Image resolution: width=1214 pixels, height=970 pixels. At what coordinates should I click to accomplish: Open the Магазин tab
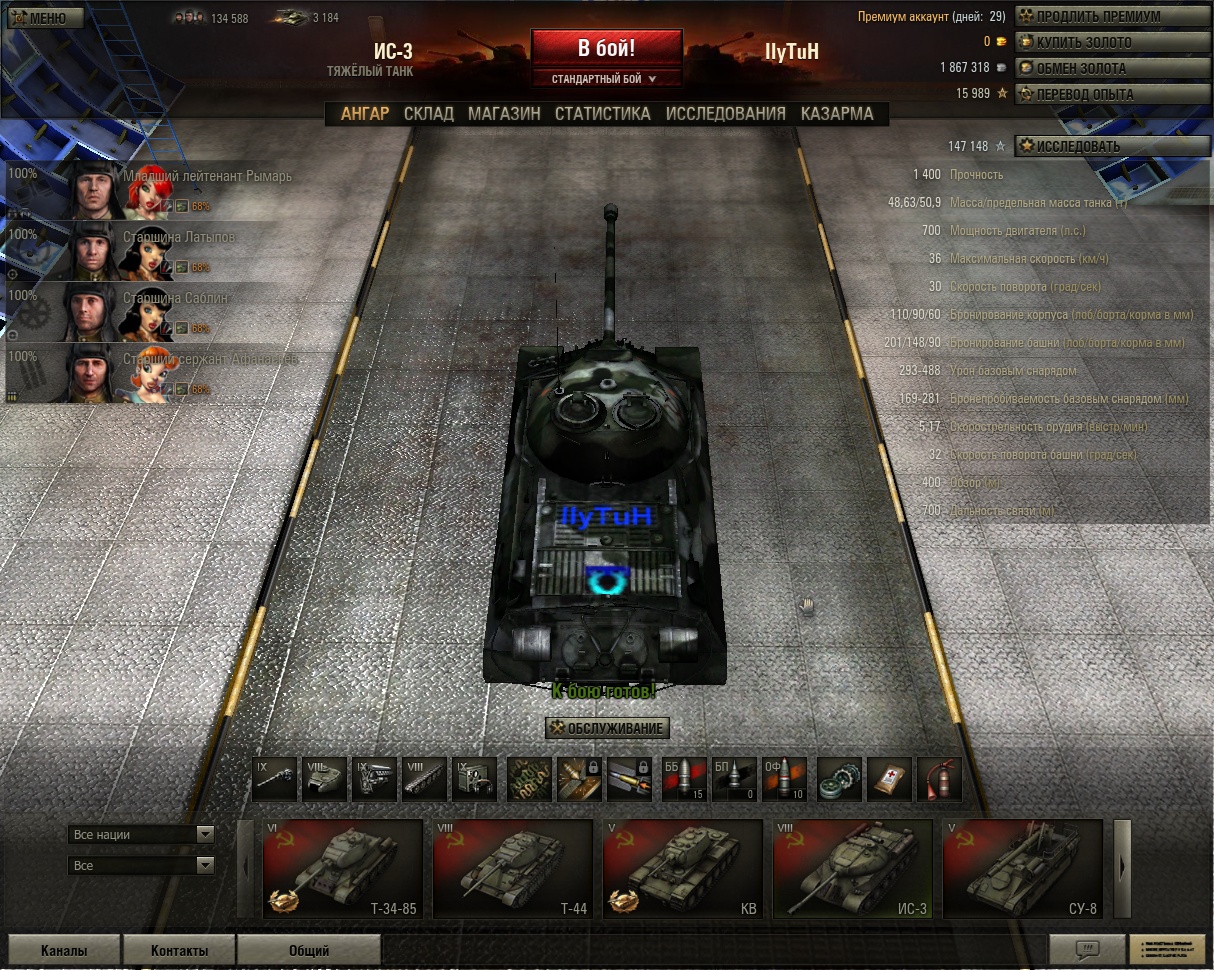click(x=504, y=114)
